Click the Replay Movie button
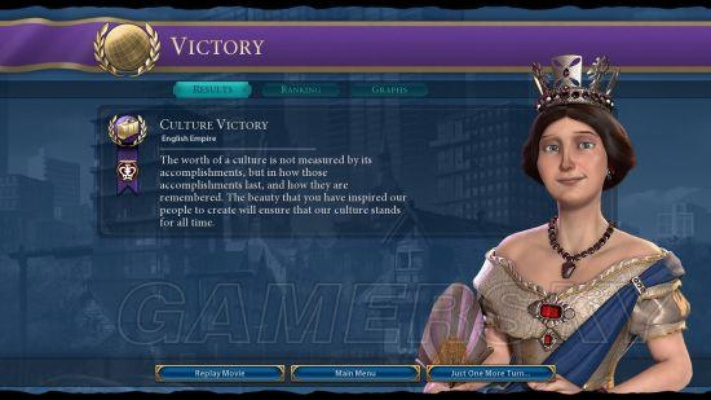Image resolution: width=711 pixels, height=400 pixels. (220, 373)
